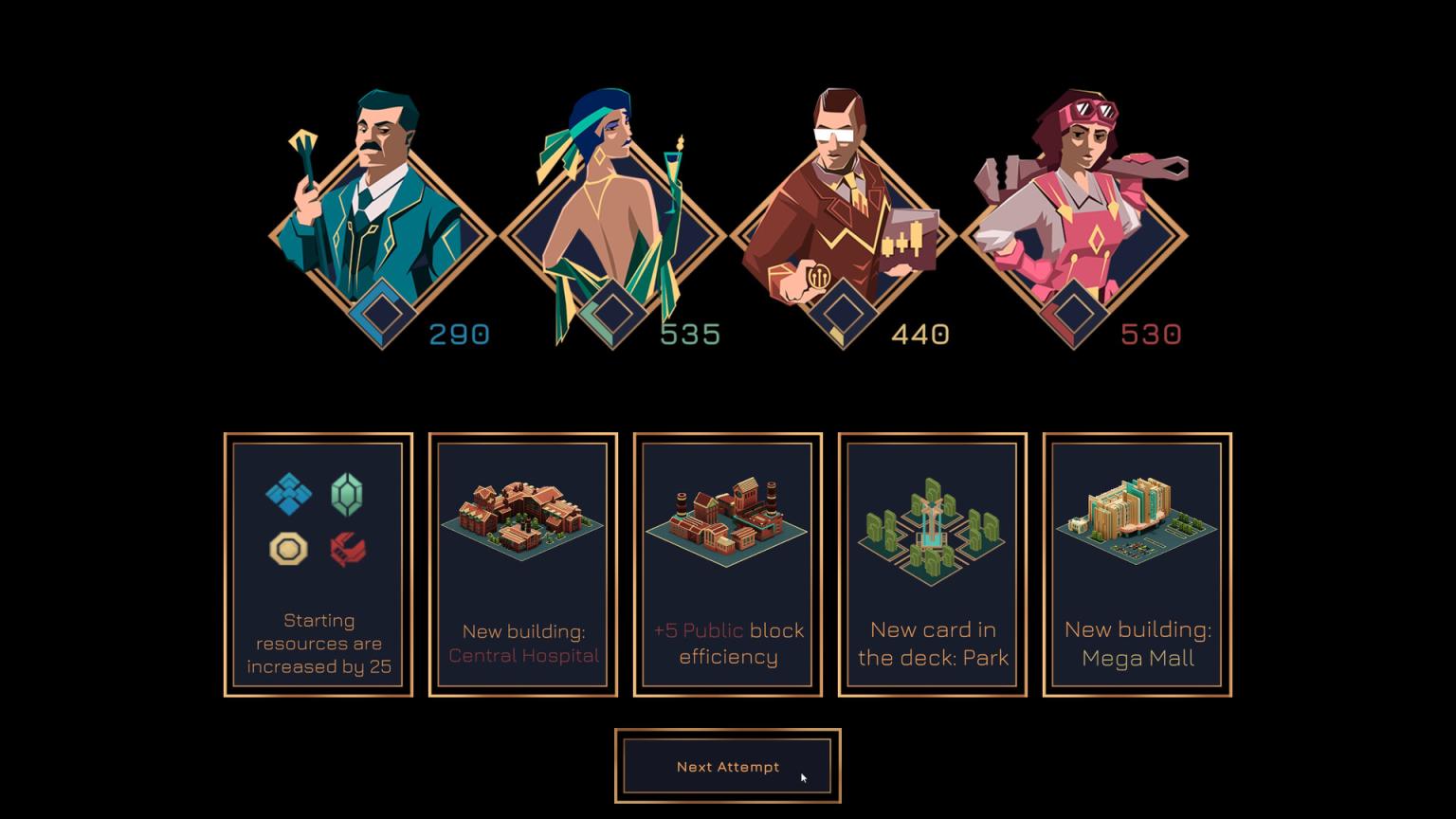The height and width of the screenshot is (819, 1456).
Task: Select the Mega Mall building image
Action: pyautogui.click(x=1135, y=521)
